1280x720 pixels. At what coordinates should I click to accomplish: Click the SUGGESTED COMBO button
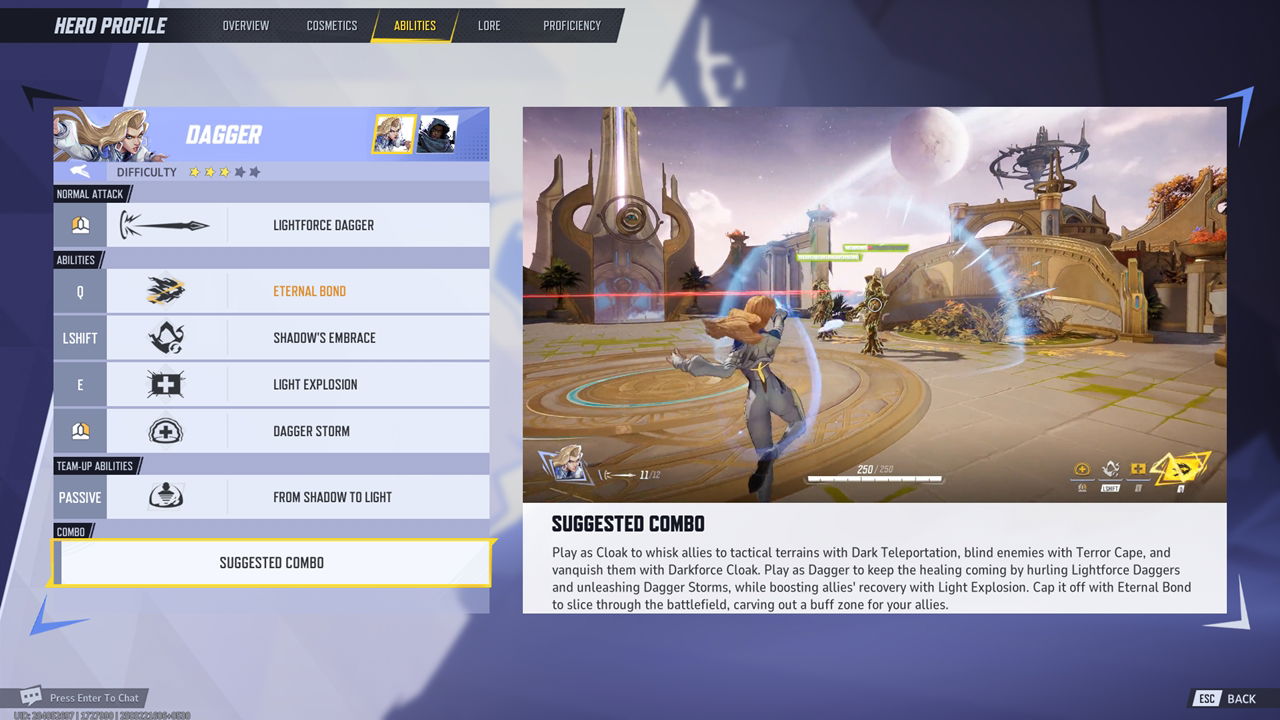pos(271,562)
